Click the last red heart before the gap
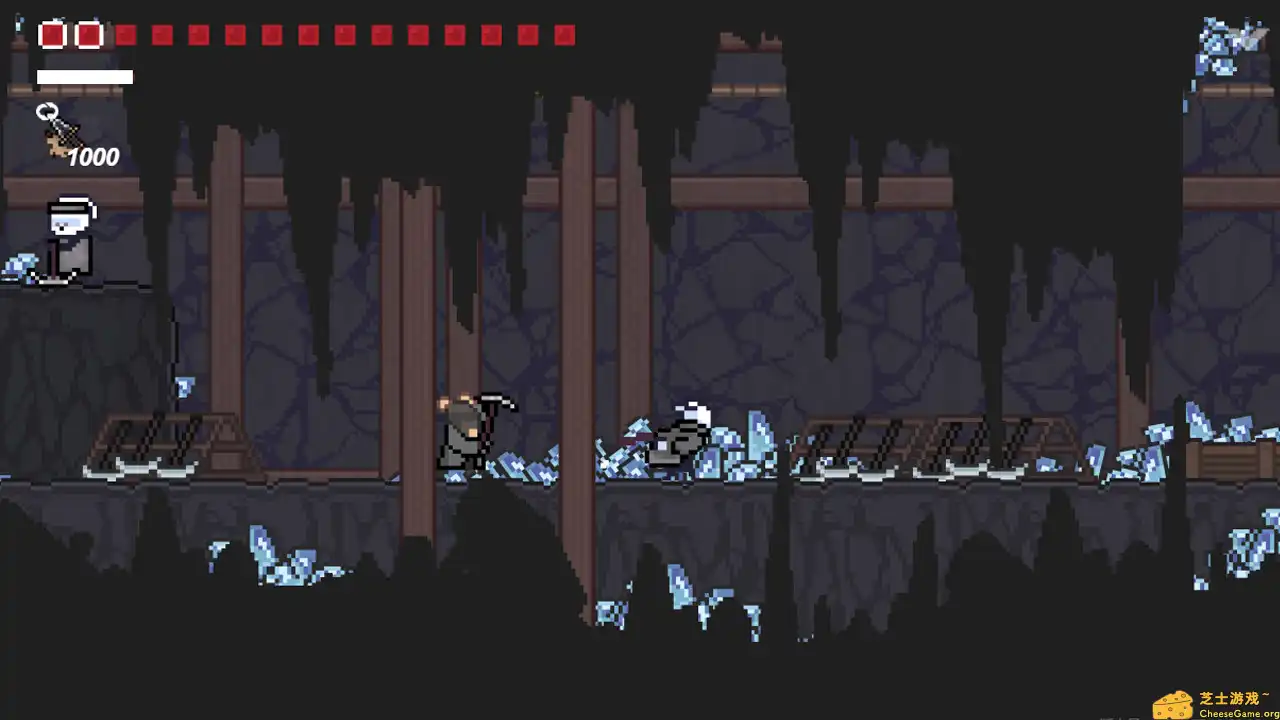The height and width of the screenshot is (720, 1280). pos(88,35)
